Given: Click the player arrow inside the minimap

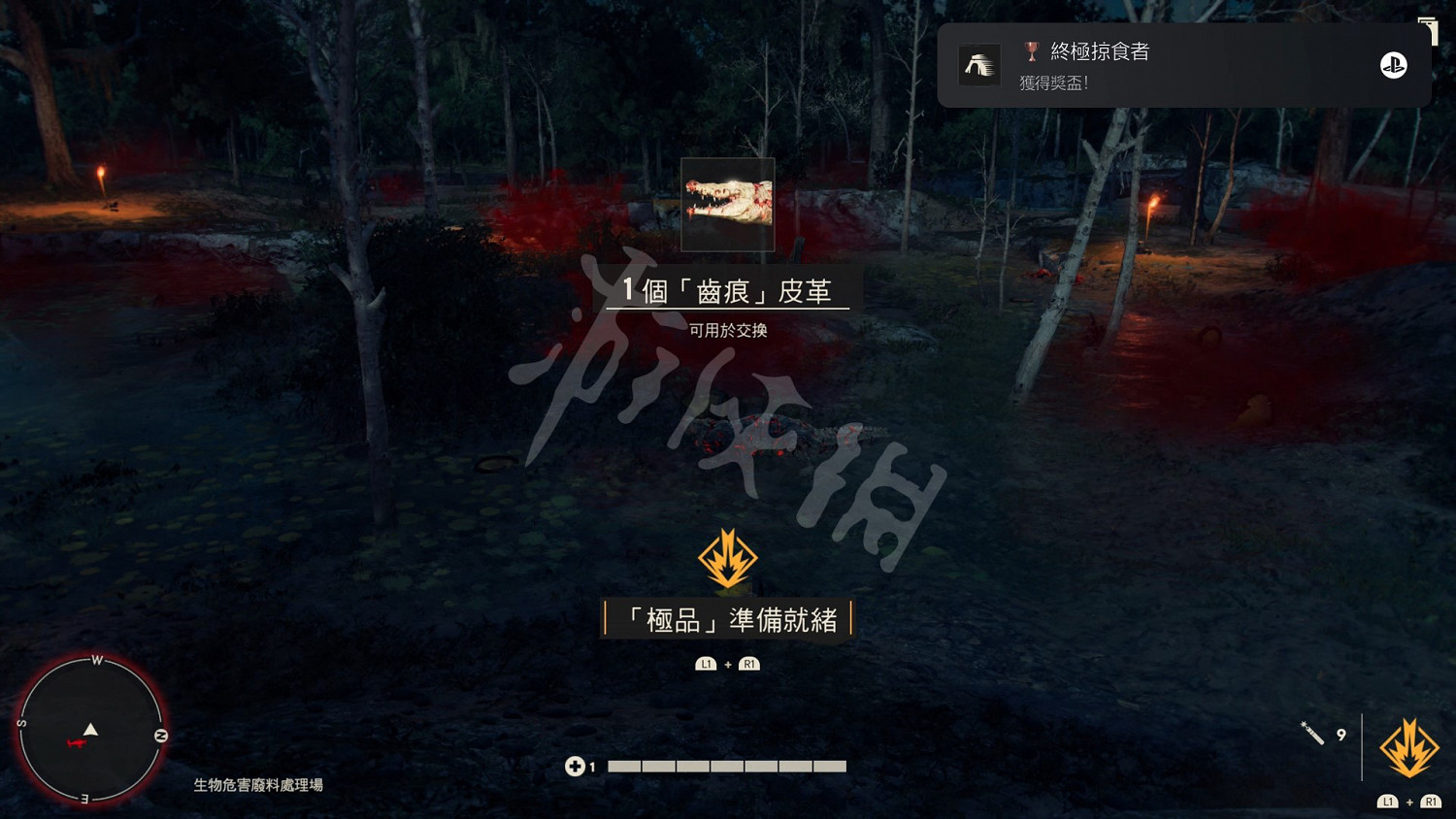Looking at the screenshot, I should [90, 730].
